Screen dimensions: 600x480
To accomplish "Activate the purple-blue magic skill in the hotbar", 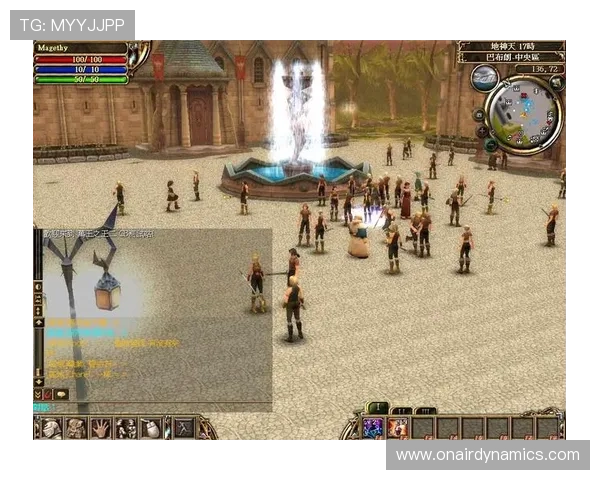I will tap(374, 427).
